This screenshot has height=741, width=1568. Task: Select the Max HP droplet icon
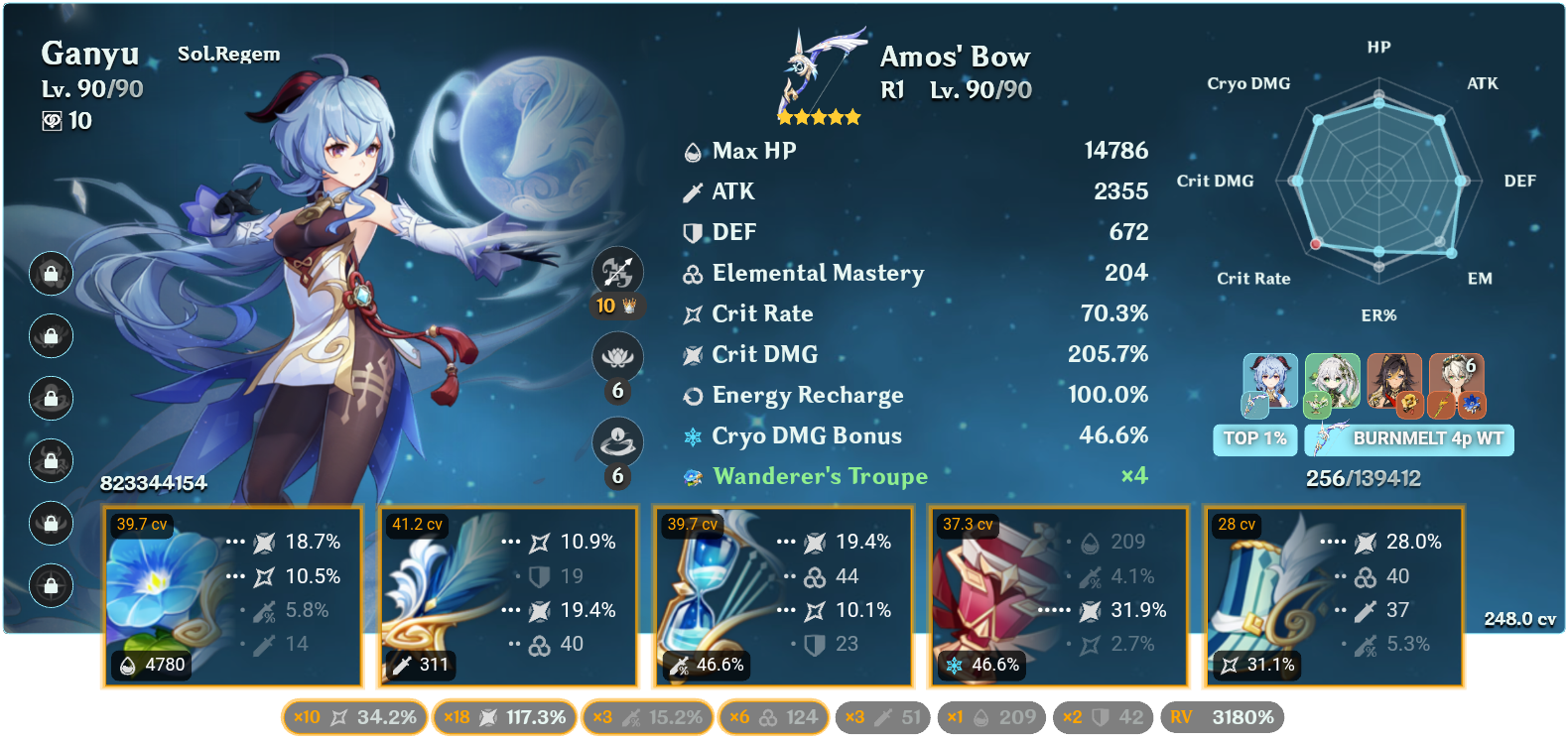click(x=692, y=151)
